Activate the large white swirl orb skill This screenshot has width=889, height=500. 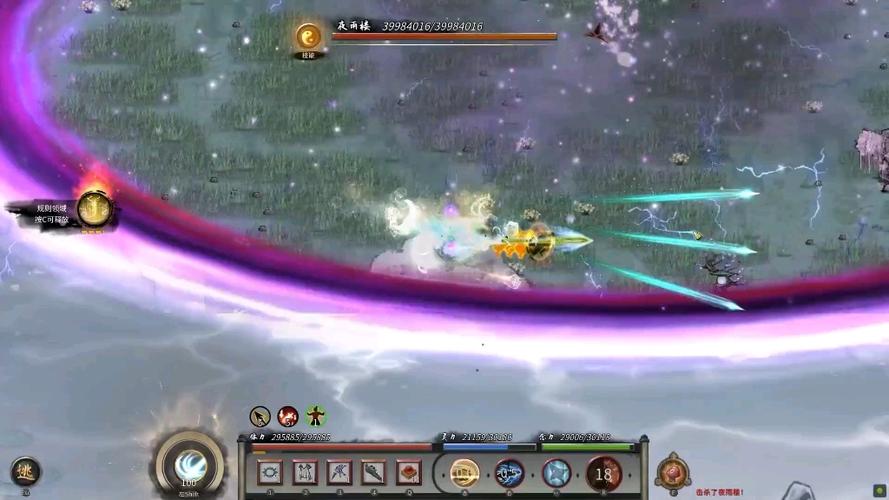pos(189,463)
